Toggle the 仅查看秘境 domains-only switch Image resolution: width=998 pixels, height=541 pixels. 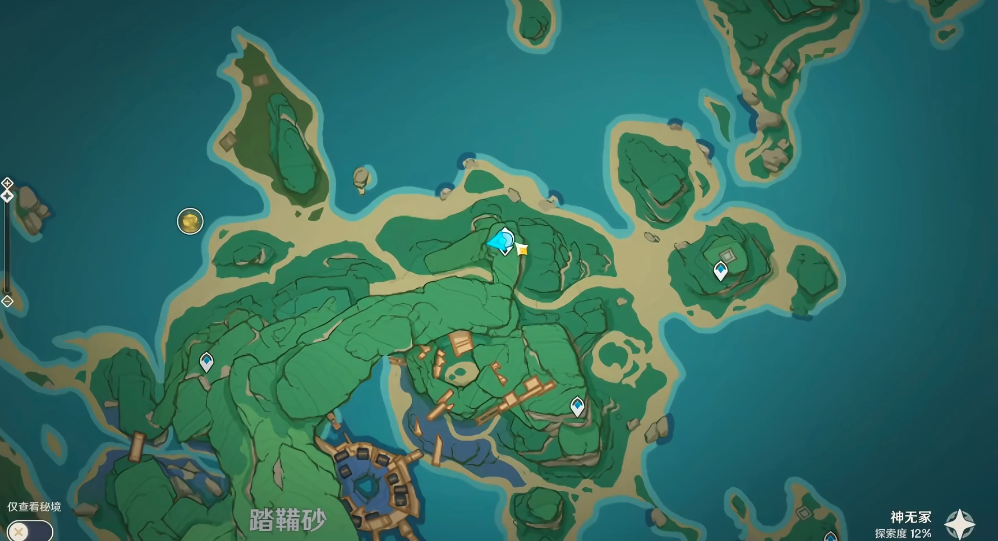click(28, 530)
